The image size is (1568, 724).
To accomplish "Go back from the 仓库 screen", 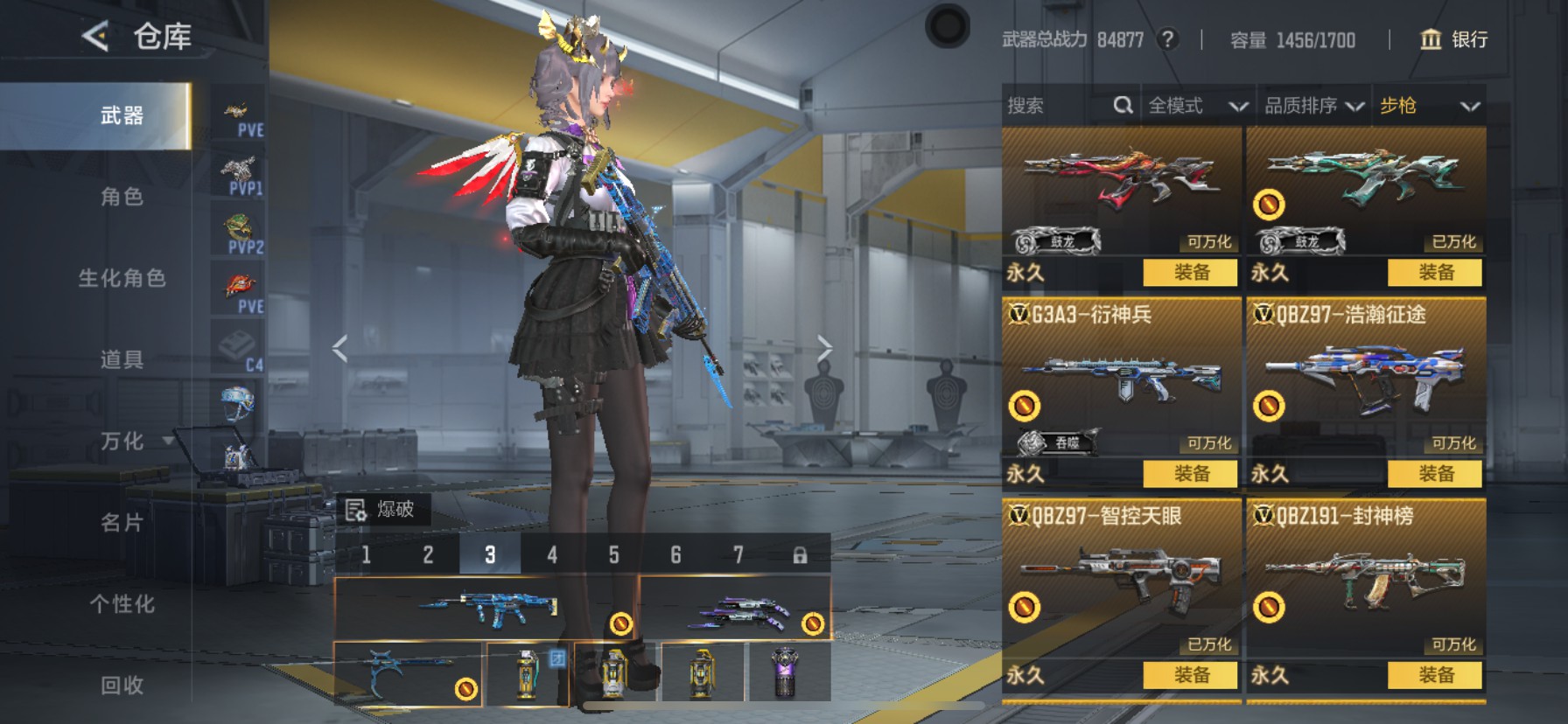I will coord(94,37).
